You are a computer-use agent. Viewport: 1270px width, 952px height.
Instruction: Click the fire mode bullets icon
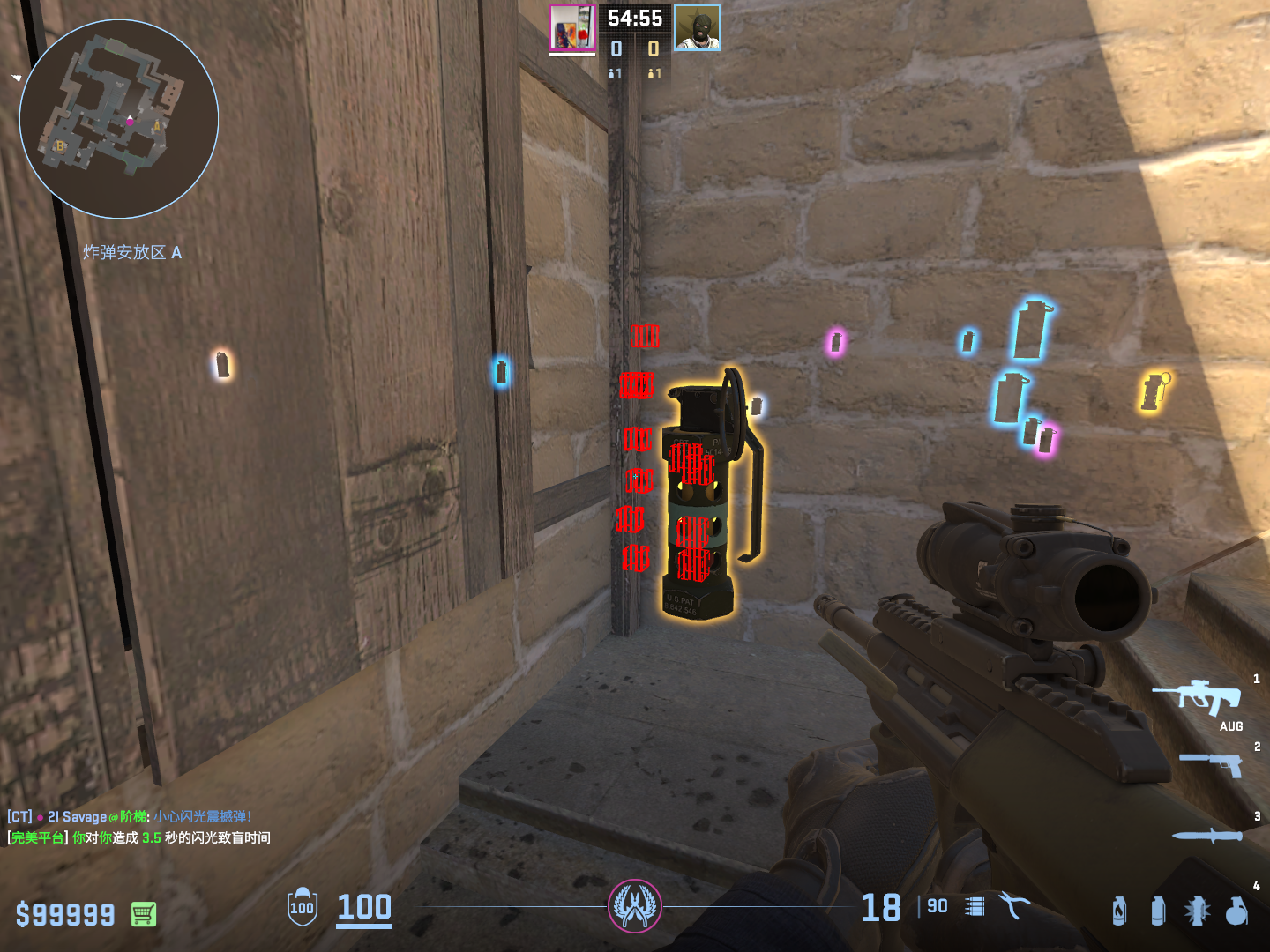pyautogui.click(x=975, y=906)
